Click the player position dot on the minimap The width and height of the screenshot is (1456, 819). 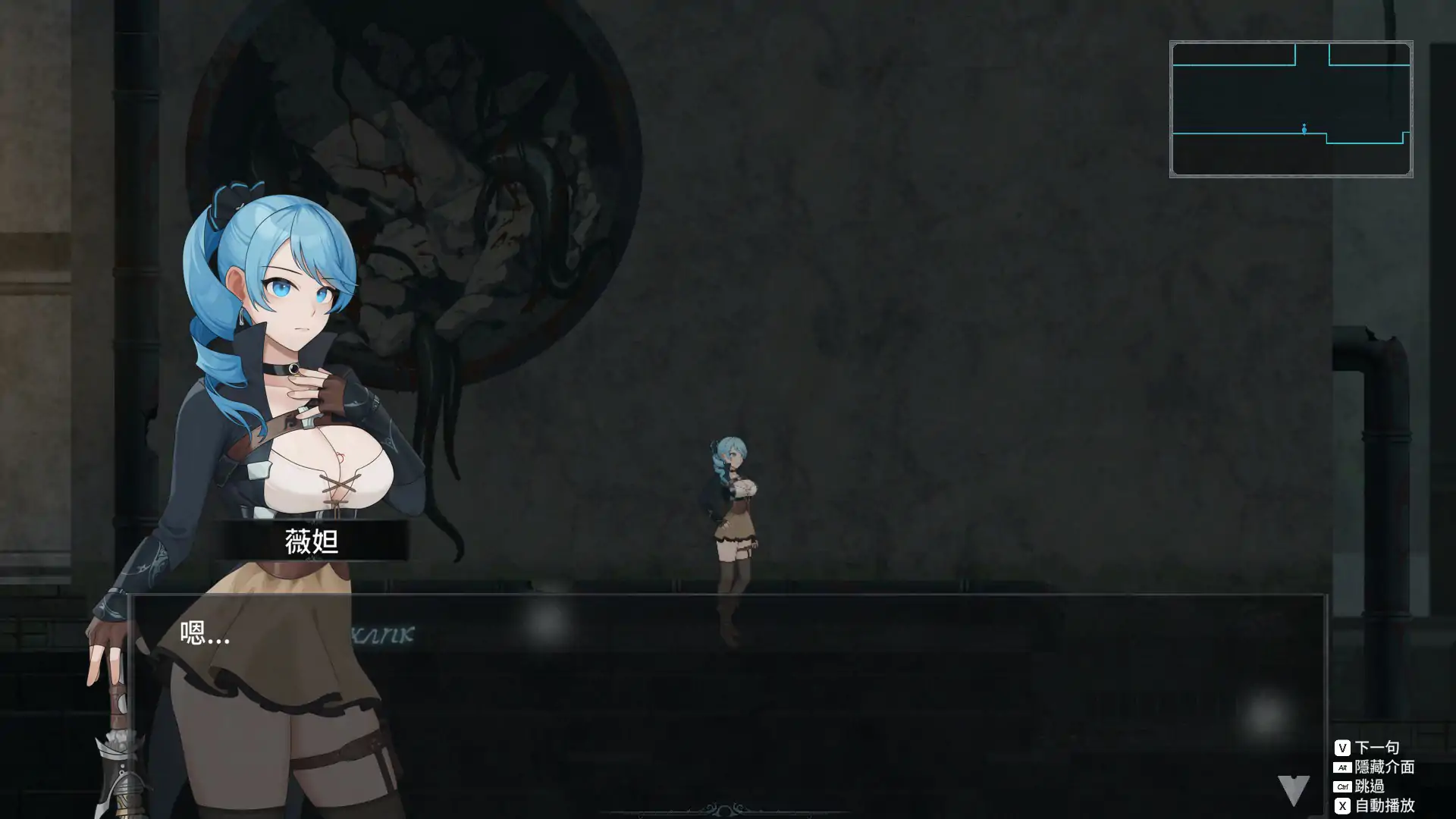[1303, 129]
